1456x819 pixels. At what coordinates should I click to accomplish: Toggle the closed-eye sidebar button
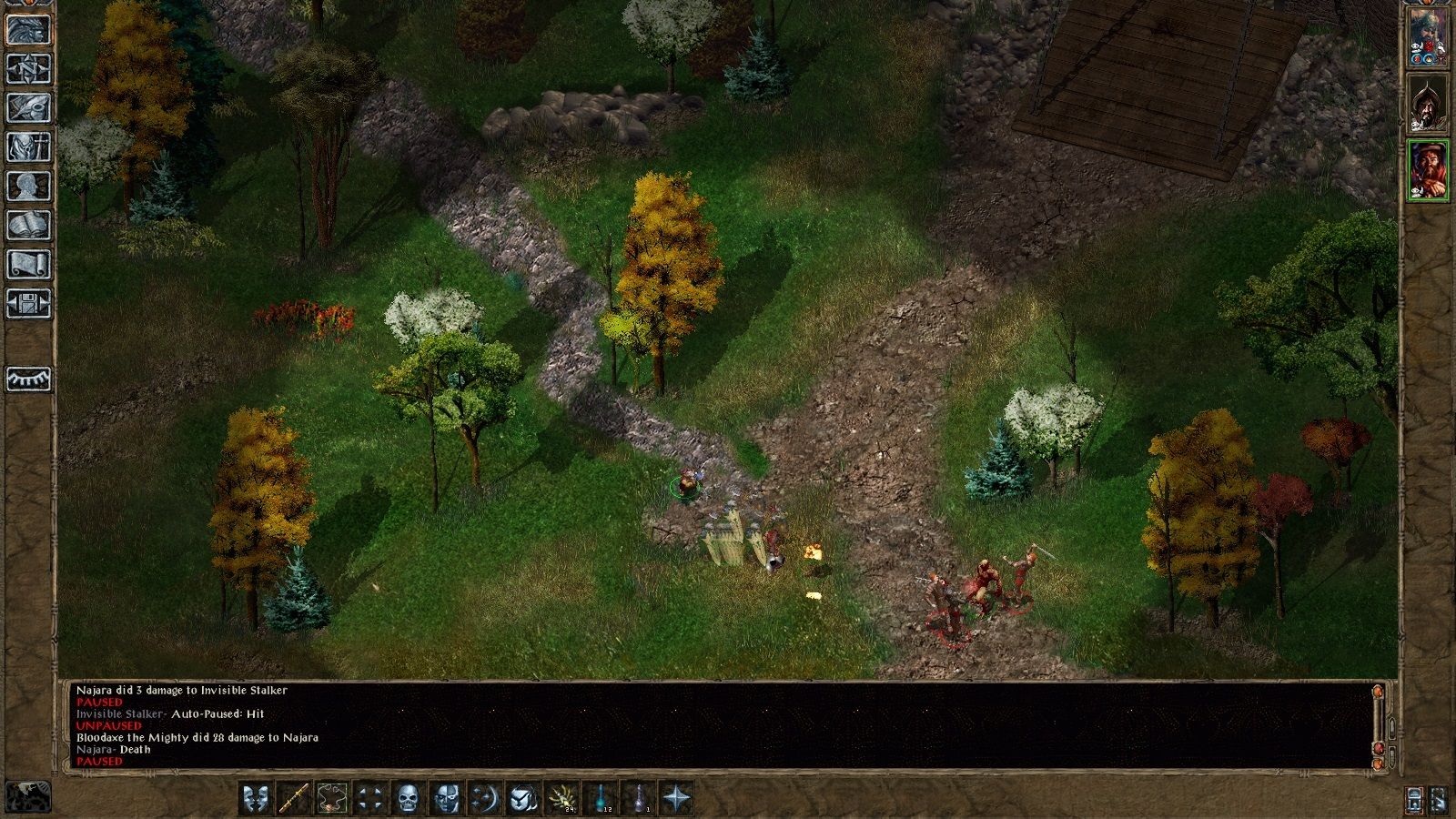click(x=28, y=379)
